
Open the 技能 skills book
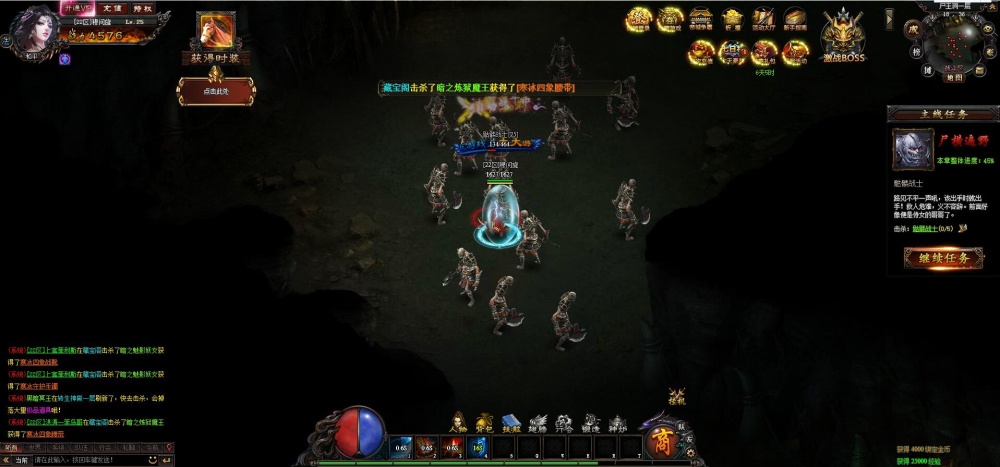coord(511,423)
